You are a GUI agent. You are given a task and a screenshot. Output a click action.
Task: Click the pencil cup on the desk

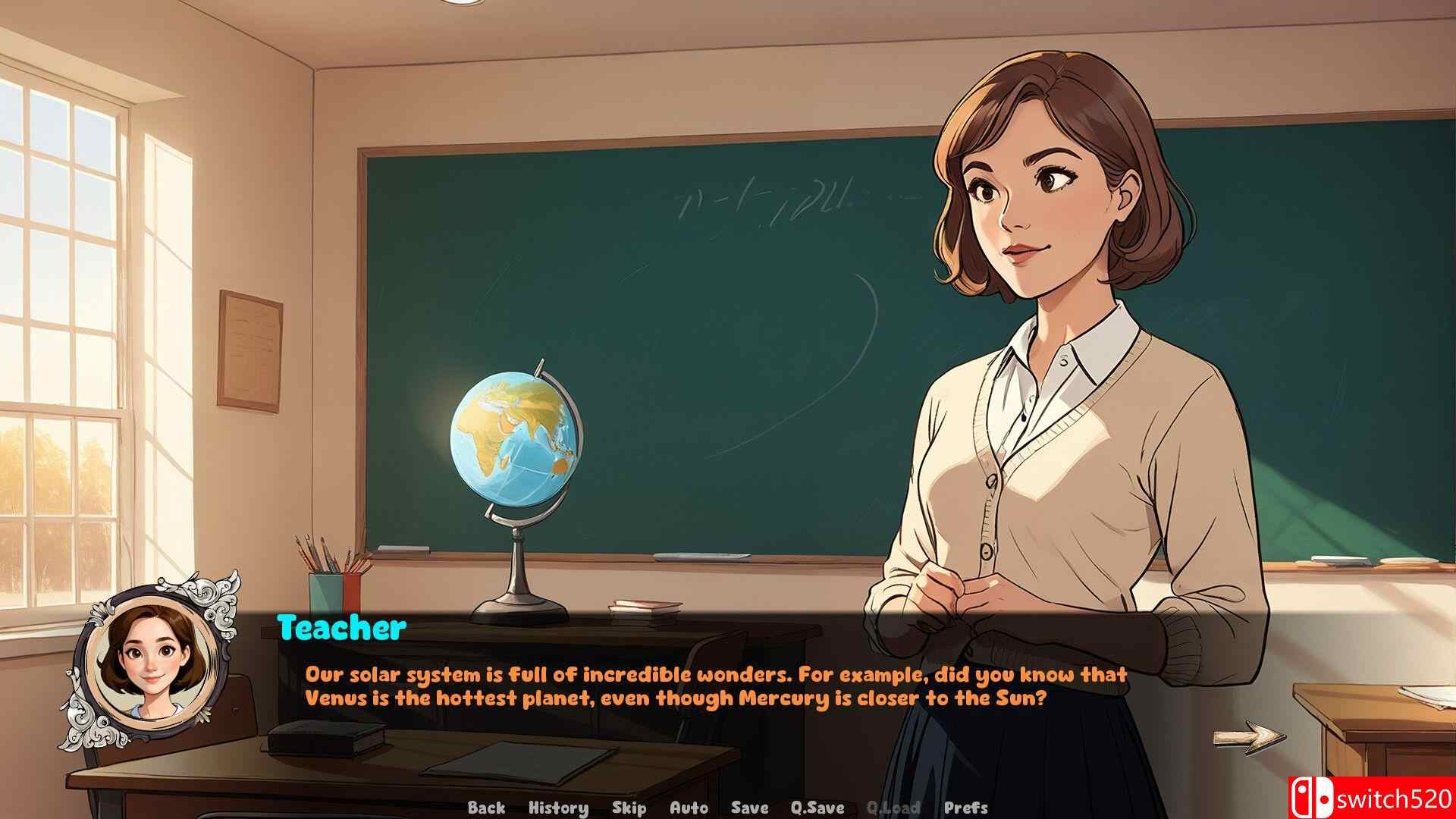pos(334,582)
